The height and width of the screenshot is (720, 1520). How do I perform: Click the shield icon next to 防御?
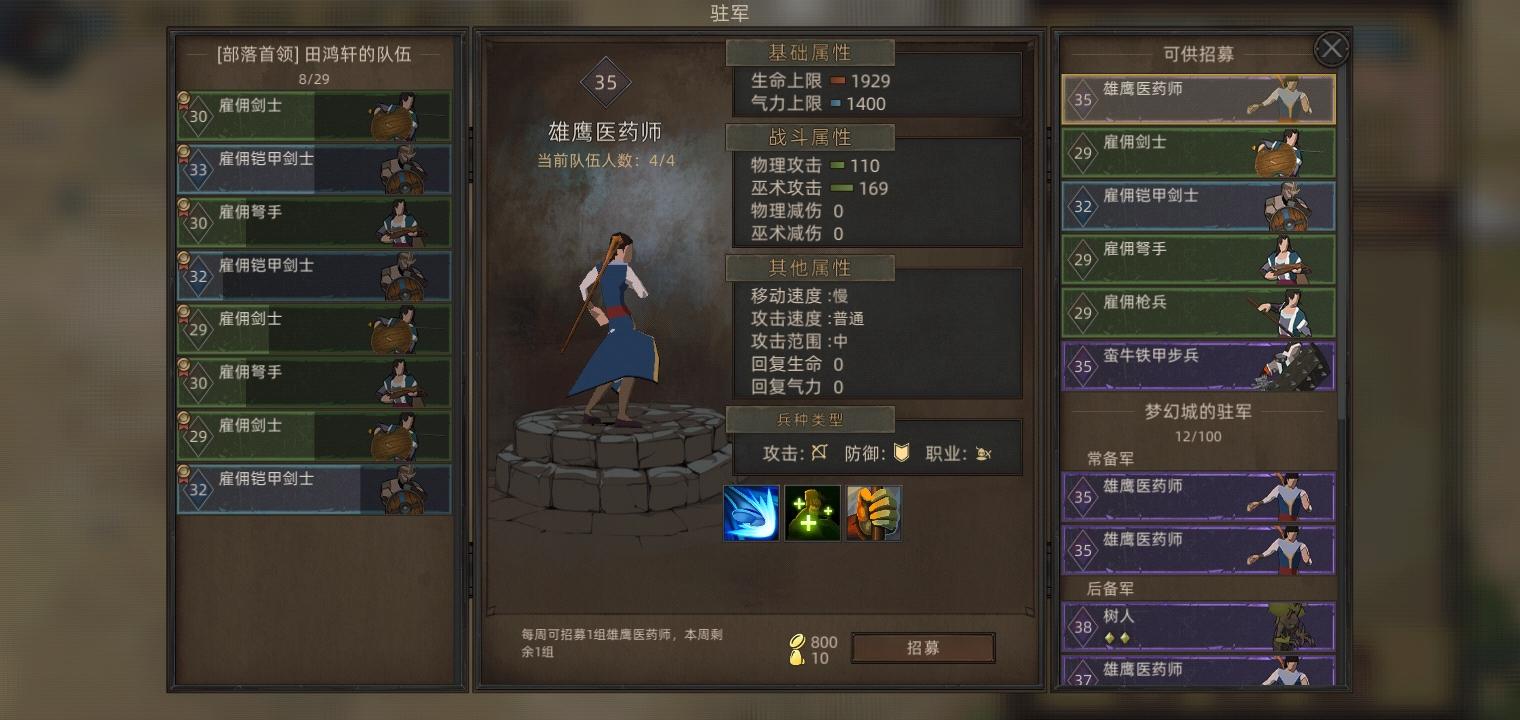pos(900,453)
